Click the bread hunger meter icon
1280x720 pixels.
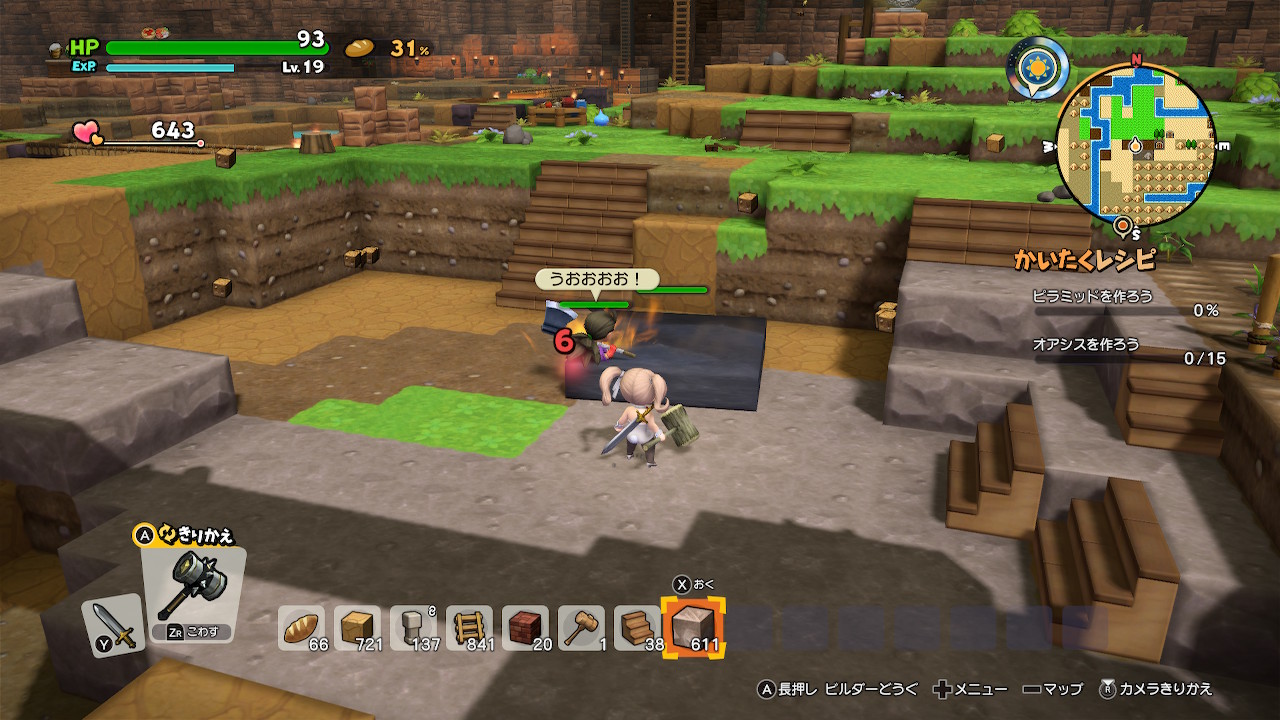tap(360, 47)
